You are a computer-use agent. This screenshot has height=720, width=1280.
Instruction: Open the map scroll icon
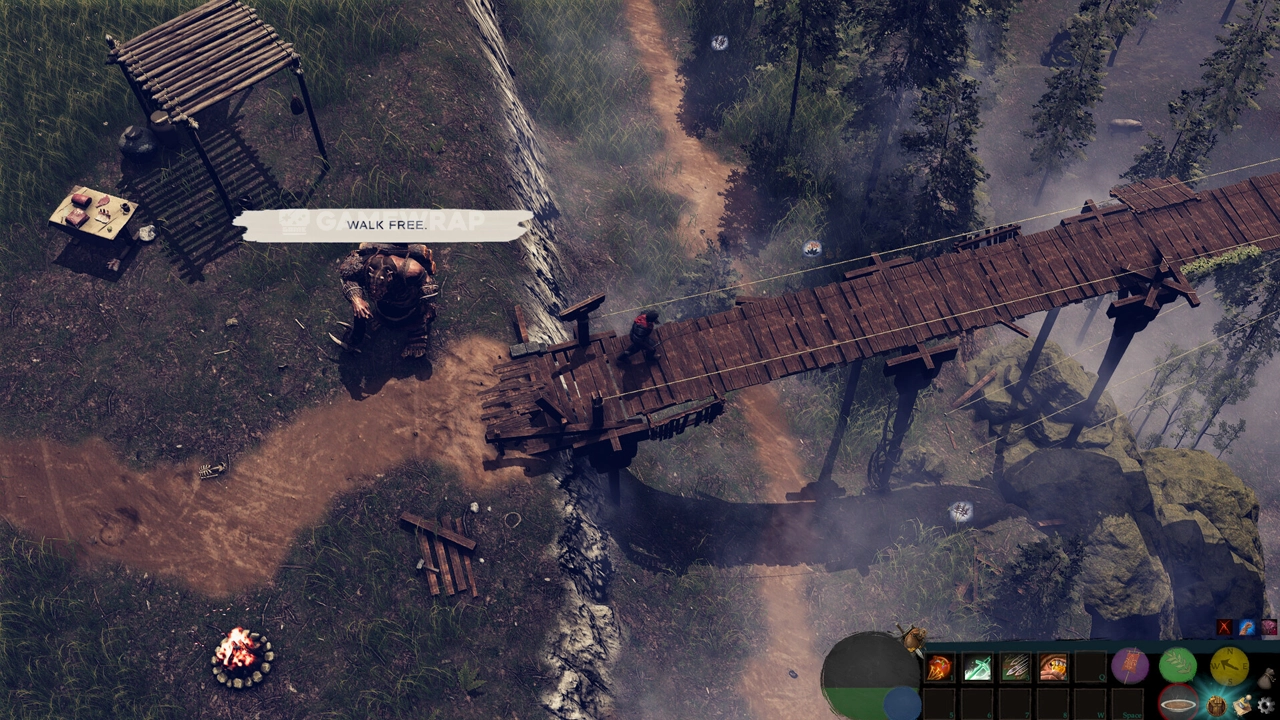click(1242, 705)
